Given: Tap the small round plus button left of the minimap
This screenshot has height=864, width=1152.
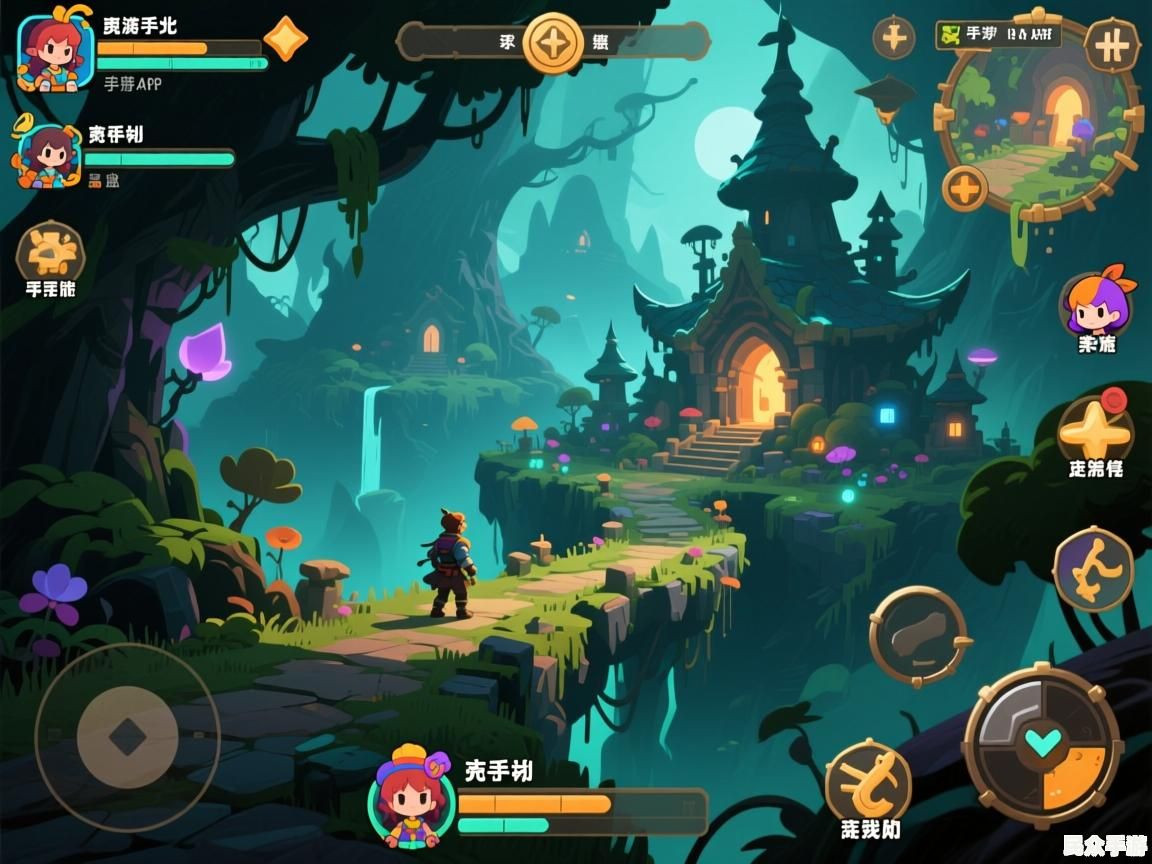Looking at the screenshot, I should coord(893,39).
